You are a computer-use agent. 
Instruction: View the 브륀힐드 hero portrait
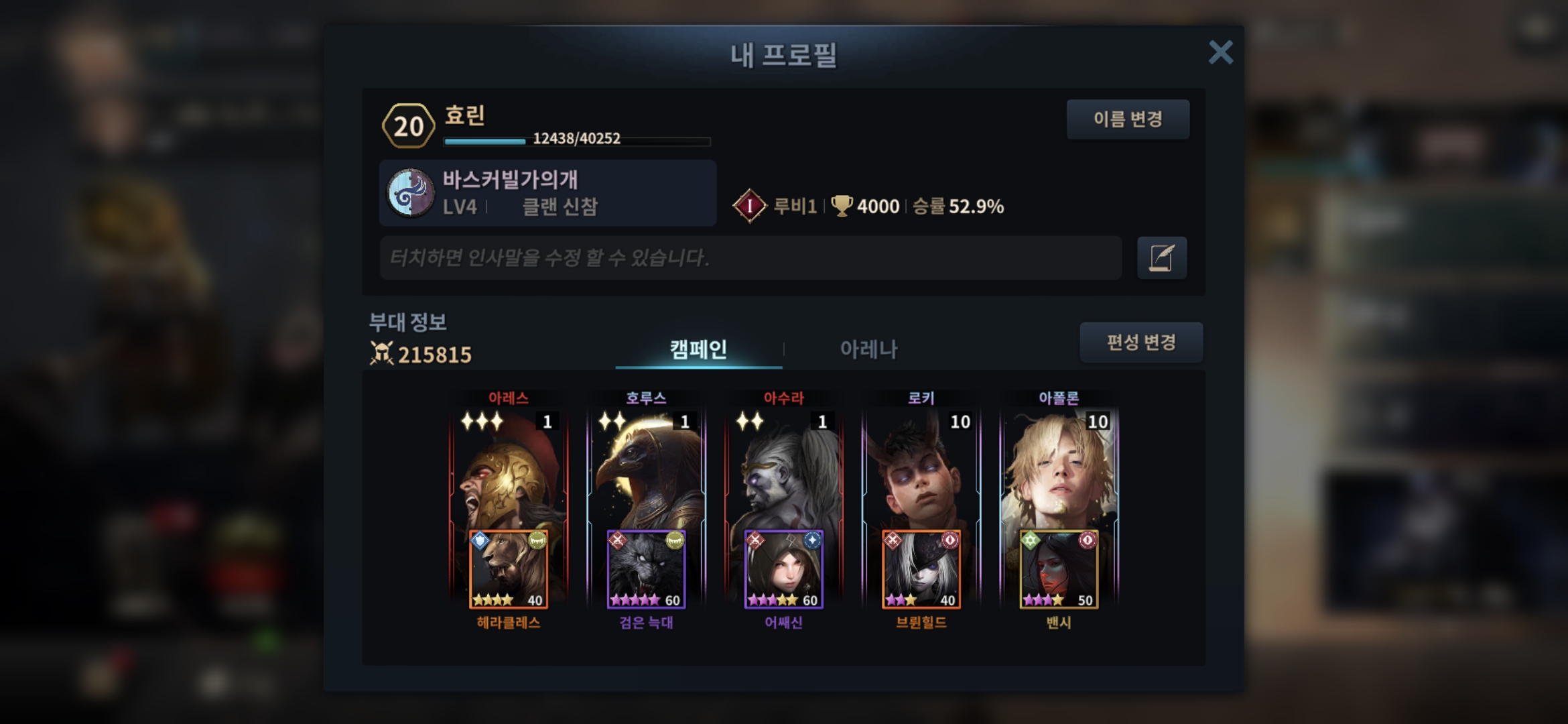pos(921,570)
